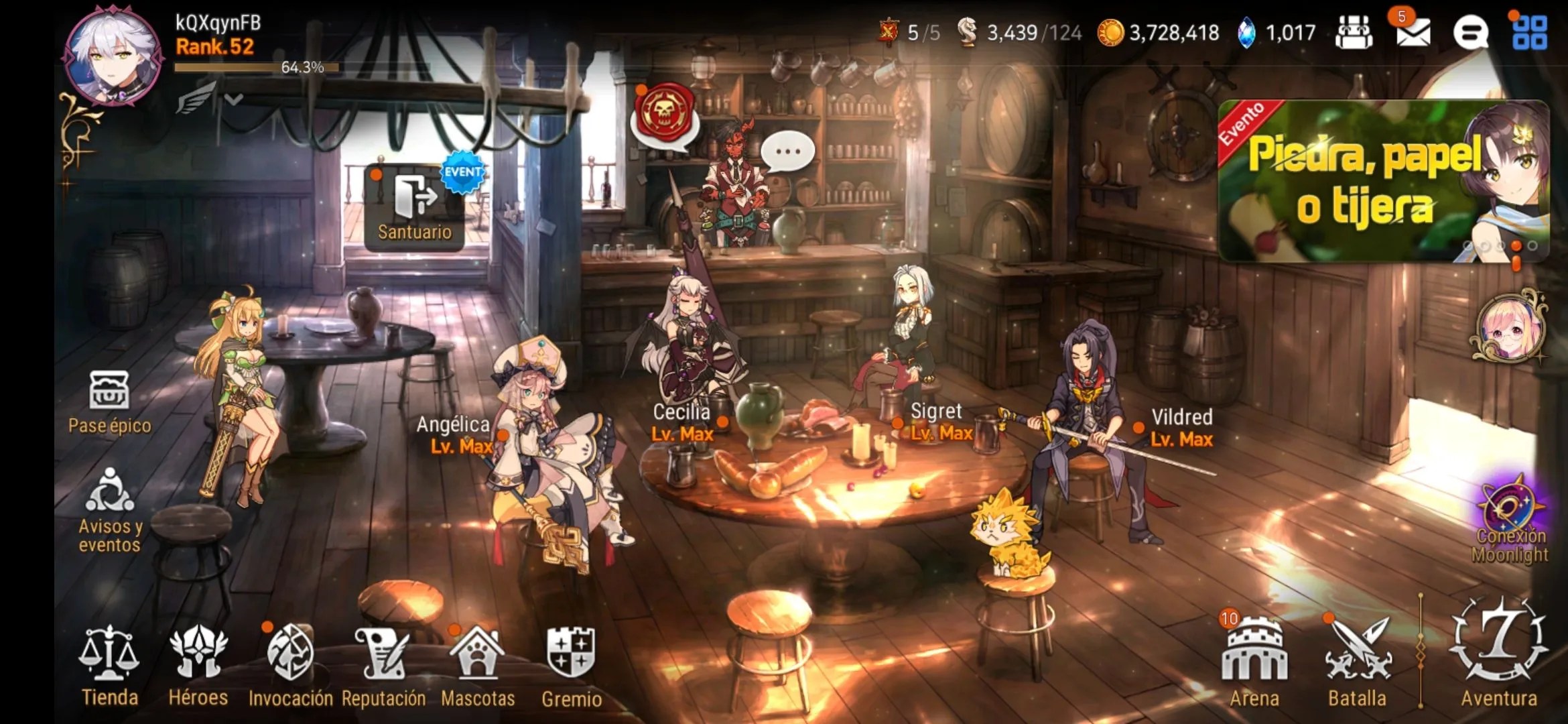Image resolution: width=1568 pixels, height=724 pixels.
Task: Select the Reputación scroll icon
Action: [383, 664]
